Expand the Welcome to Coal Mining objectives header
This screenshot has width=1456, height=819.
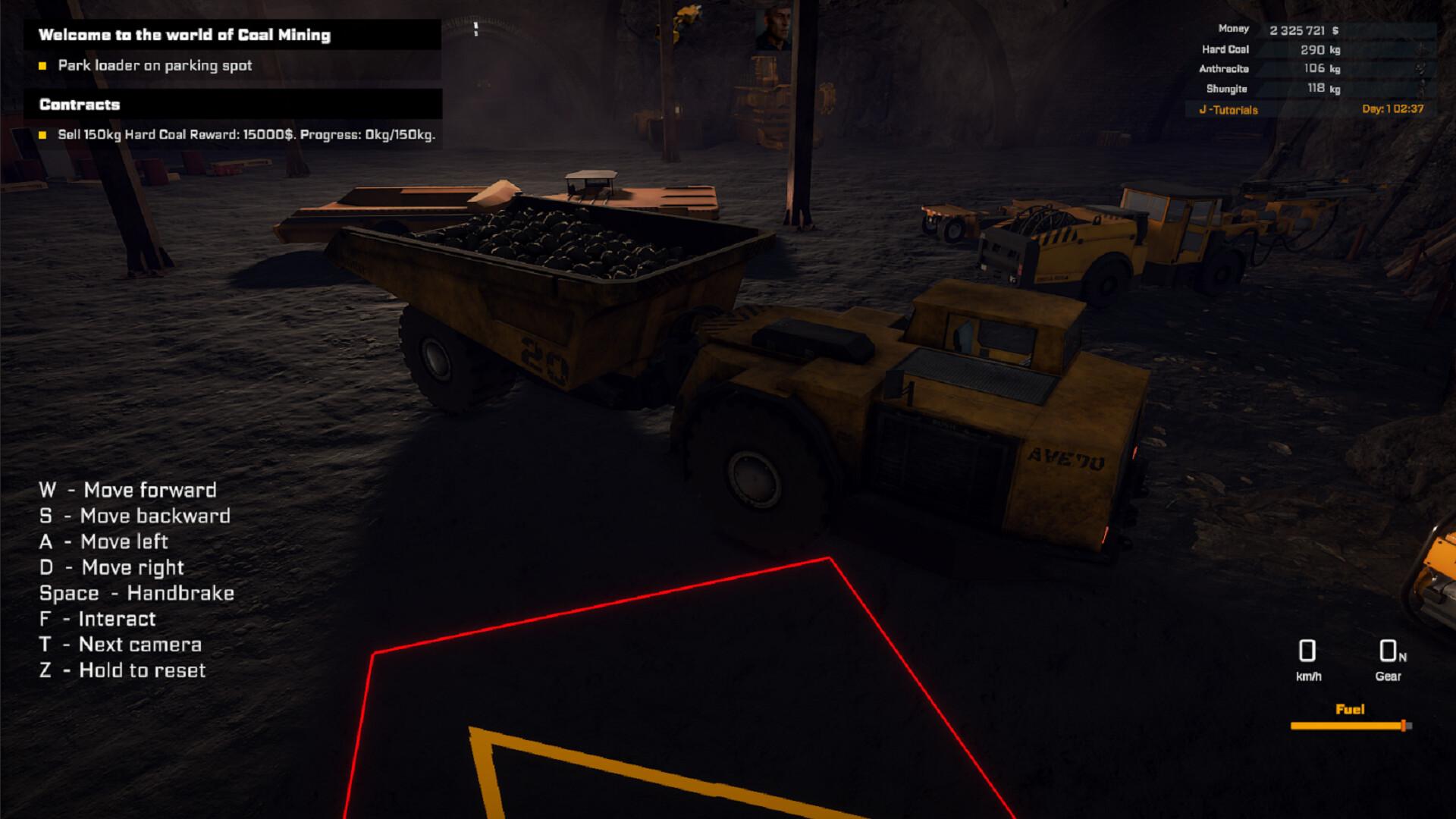click(x=186, y=34)
